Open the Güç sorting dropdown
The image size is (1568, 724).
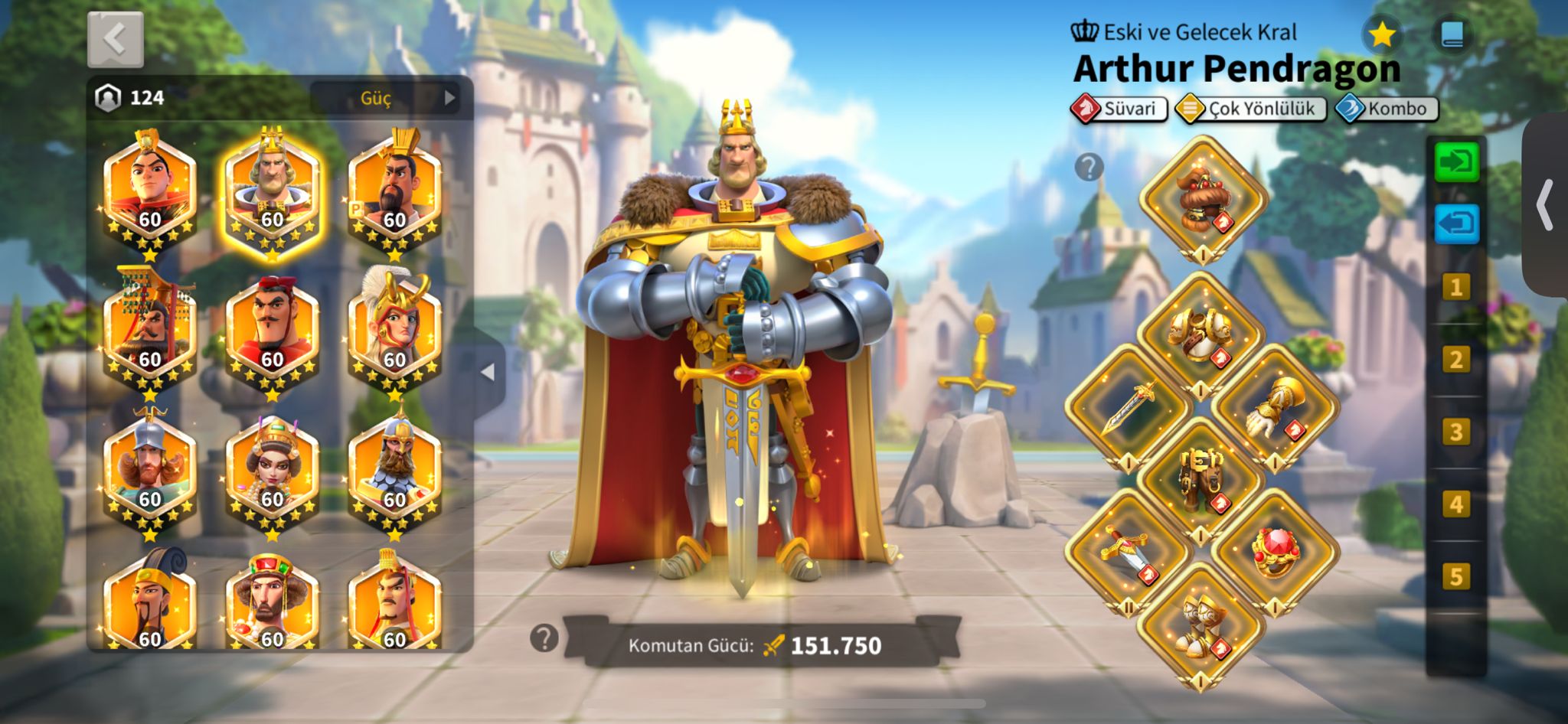click(384, 98)
